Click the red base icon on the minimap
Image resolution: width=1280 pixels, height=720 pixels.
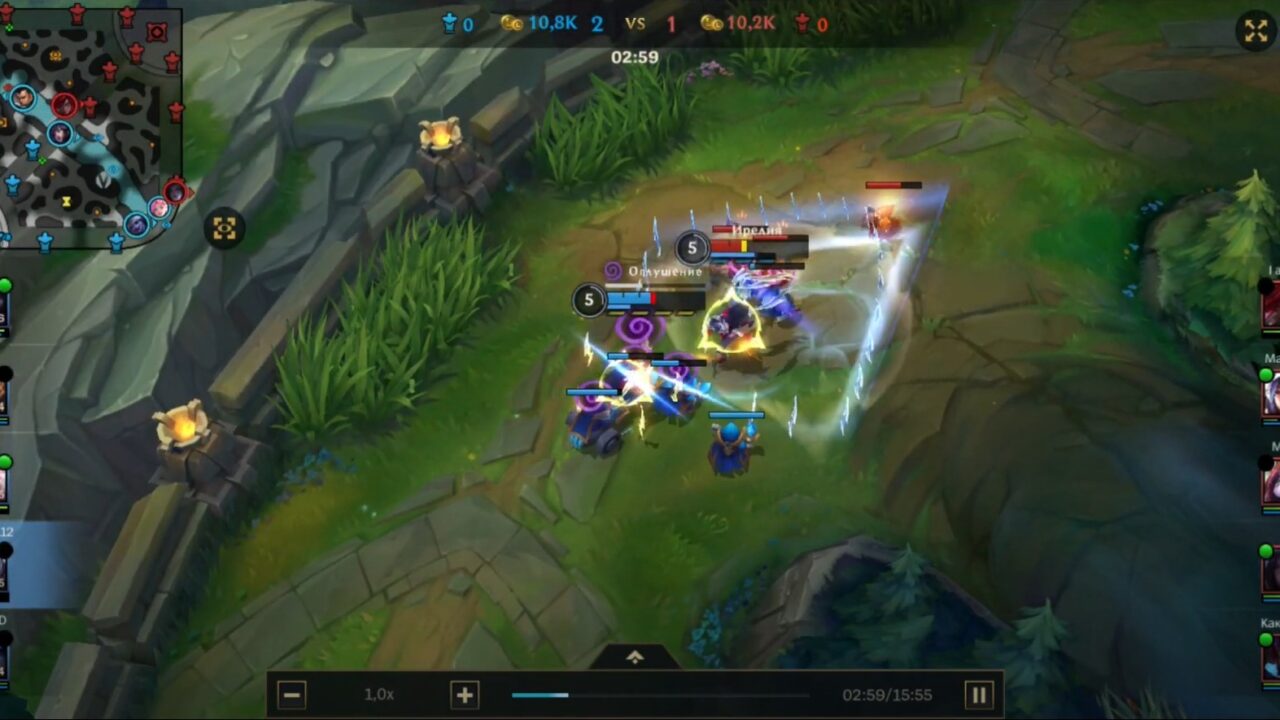point(156,31)
